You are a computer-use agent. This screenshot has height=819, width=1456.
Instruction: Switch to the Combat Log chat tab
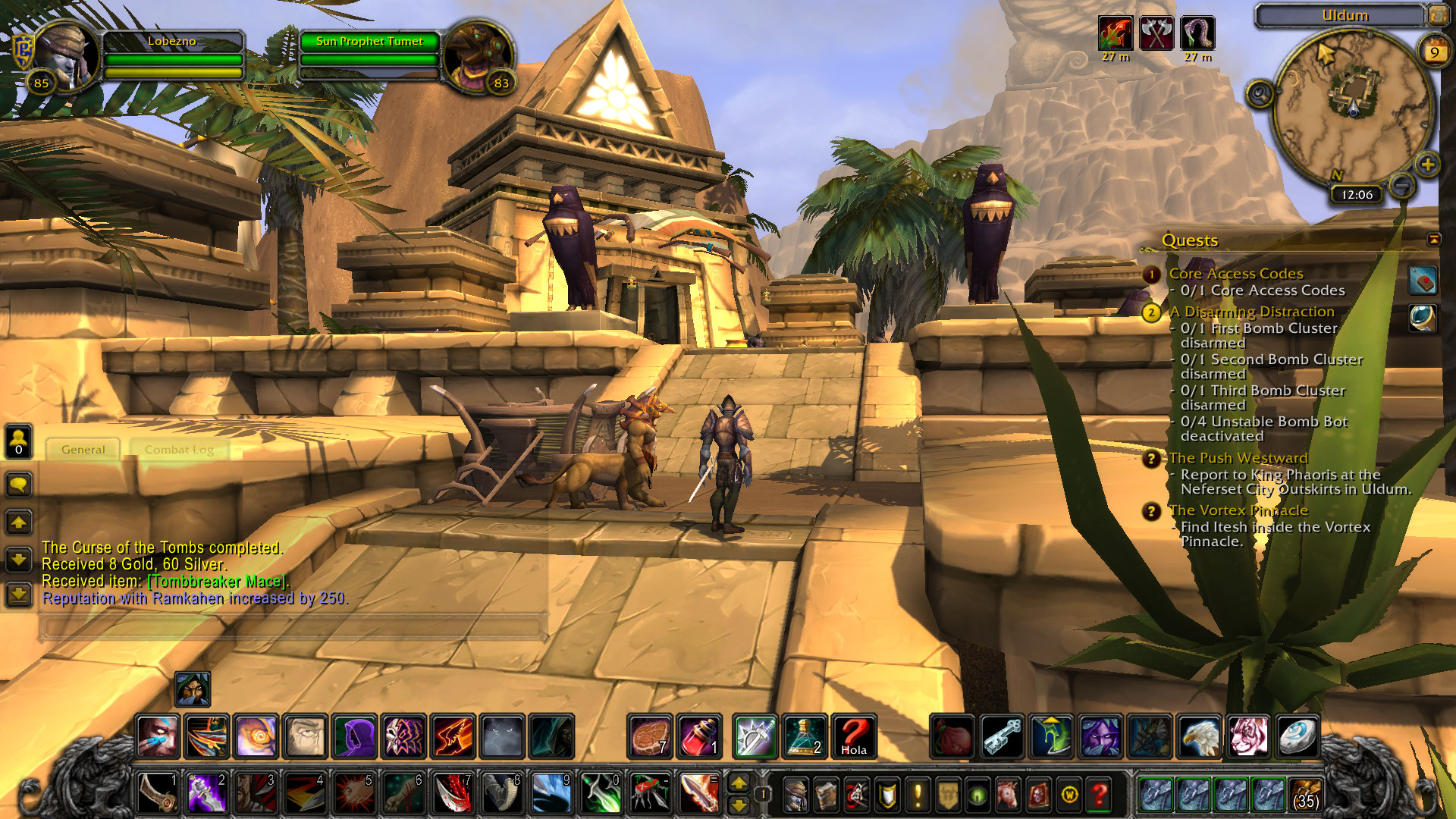click(179, 450)
